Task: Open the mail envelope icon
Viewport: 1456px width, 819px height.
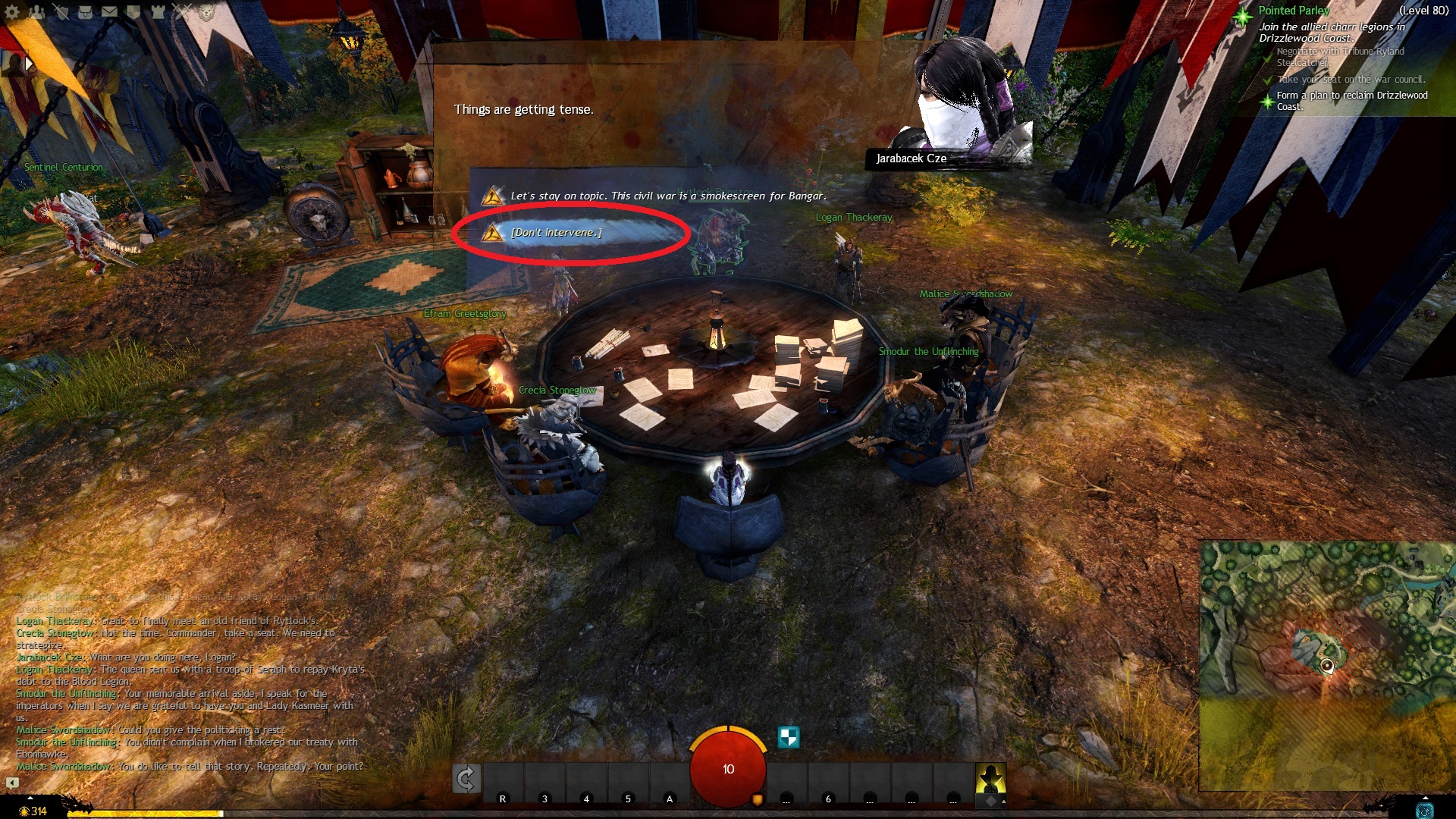Action: tap(109, 11)
